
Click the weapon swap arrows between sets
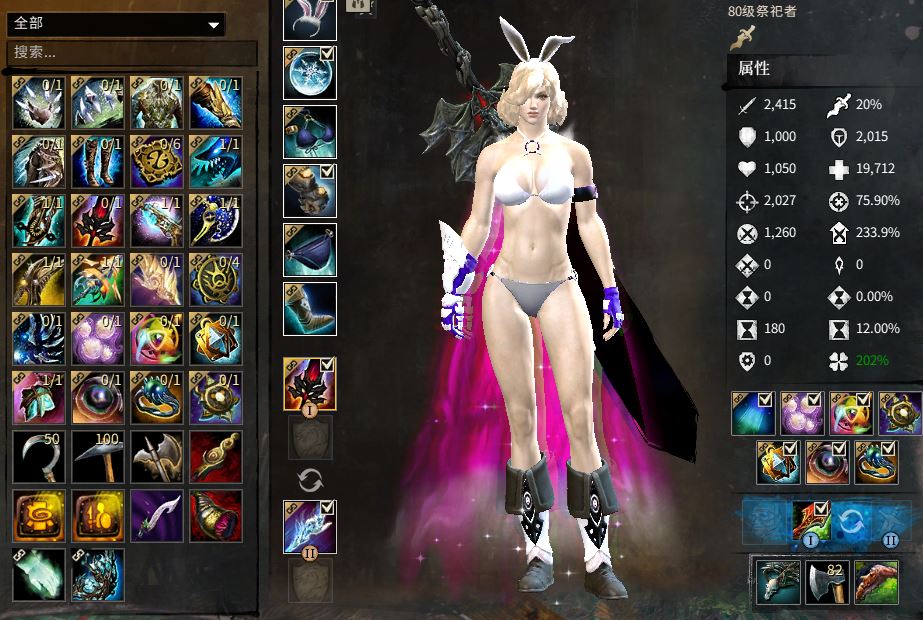click(309, 481)
